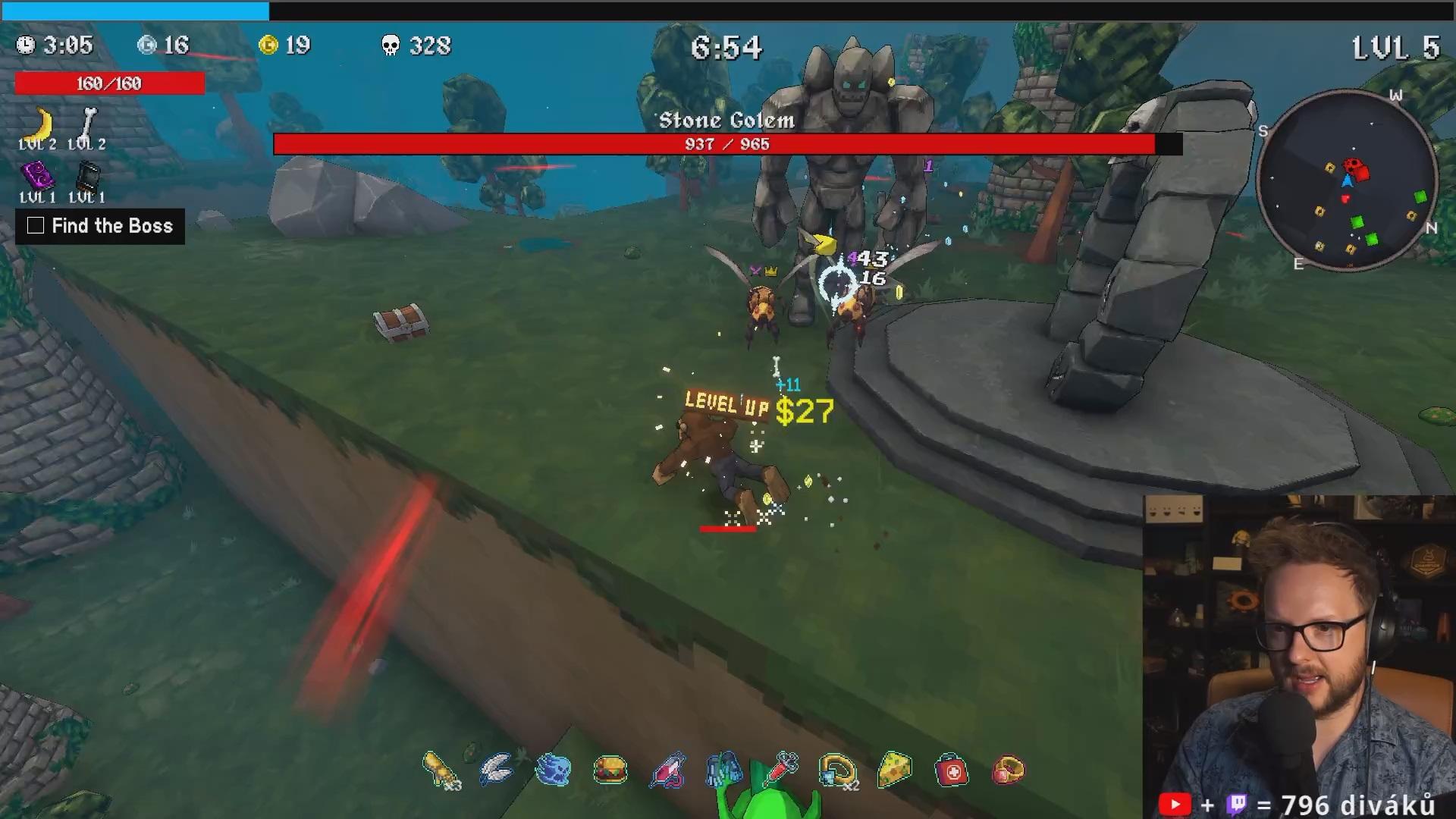This screenshot has width=1456, height=819.
Task: Click the gold gem ring with x2
Action: pos(837,770)
